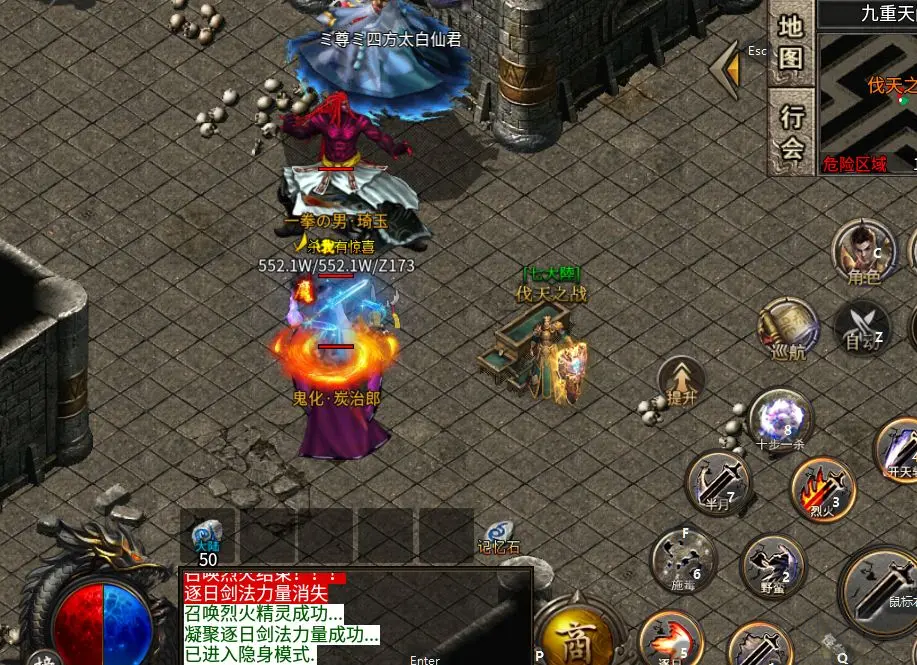This screenshot has height=665, width=917.
Task: Trigger the 开天 sword skill
Action: pos(897,449)
